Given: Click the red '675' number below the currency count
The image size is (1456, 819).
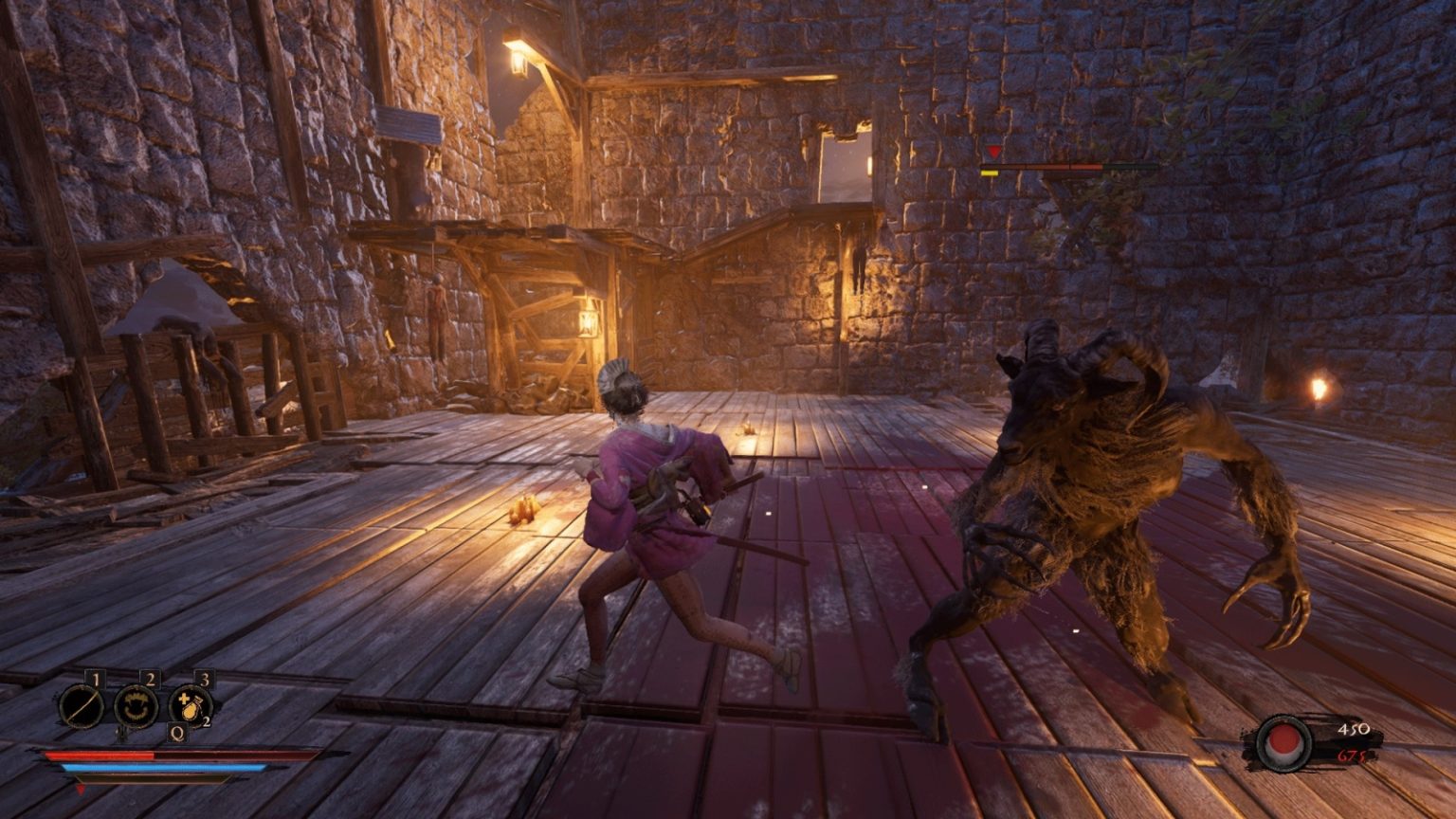Looking at the screenshot, I should [1351, 756].
